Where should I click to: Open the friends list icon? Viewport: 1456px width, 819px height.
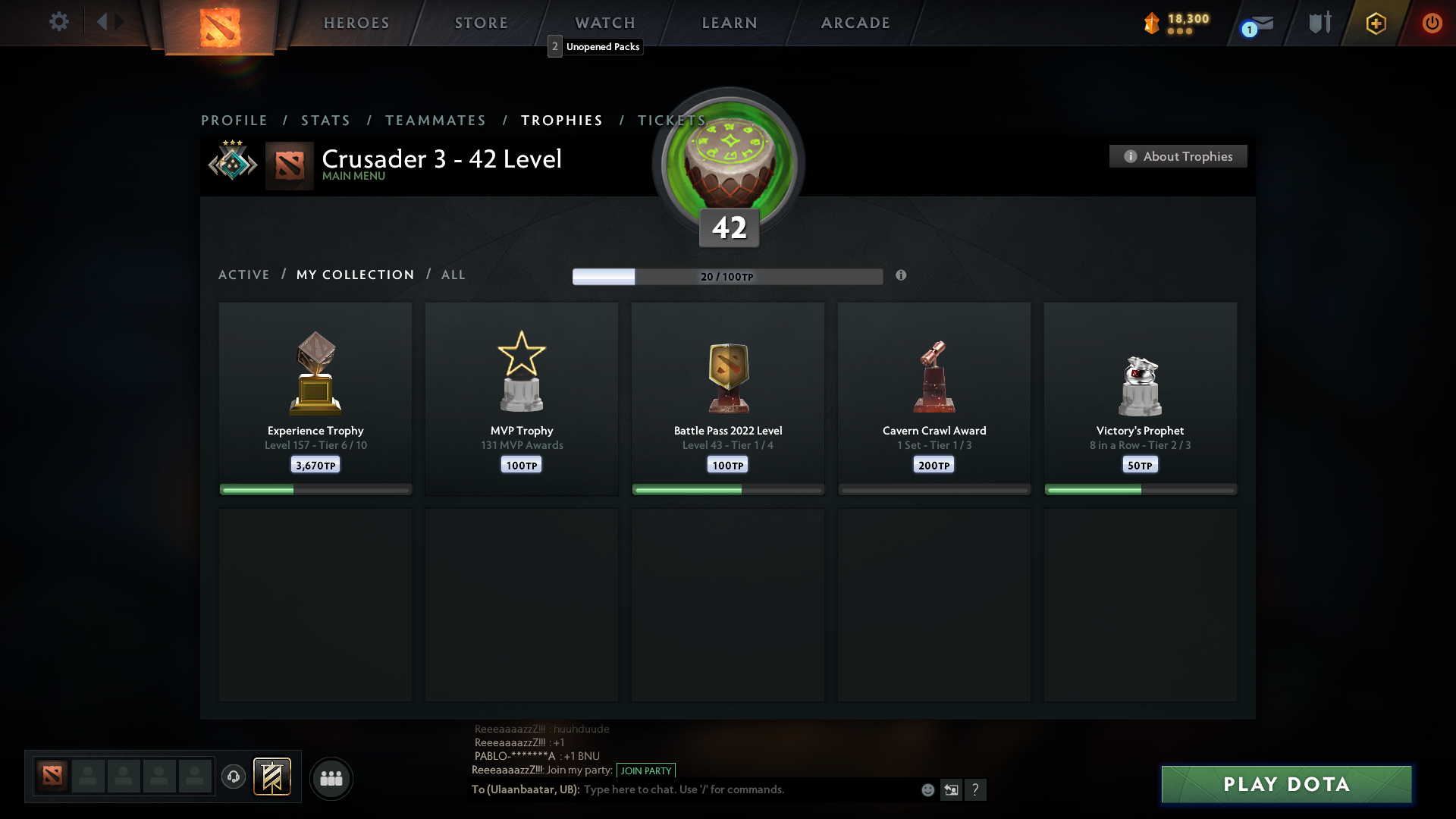click(331, 778)
